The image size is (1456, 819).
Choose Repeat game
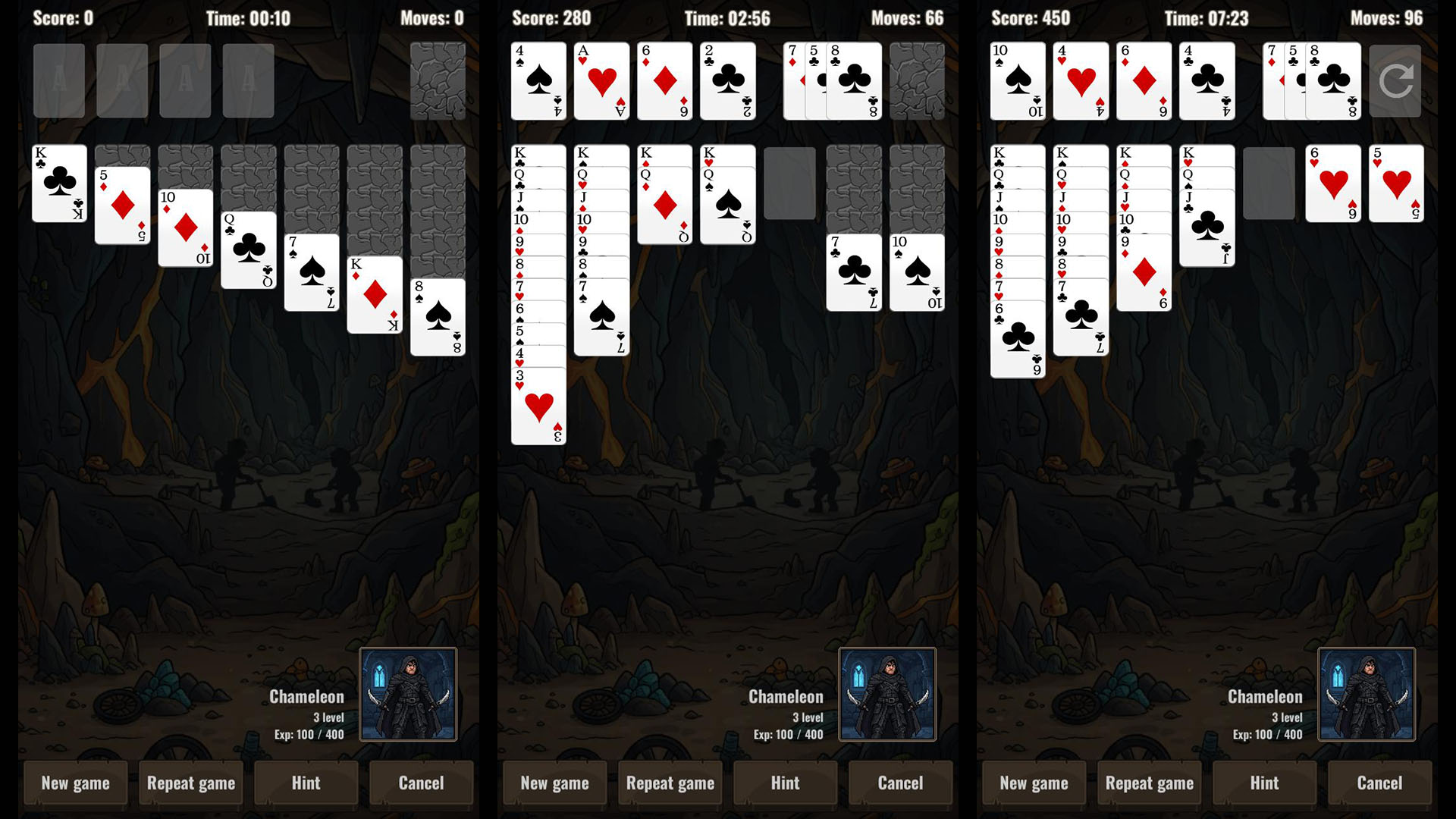coord(191,783)
